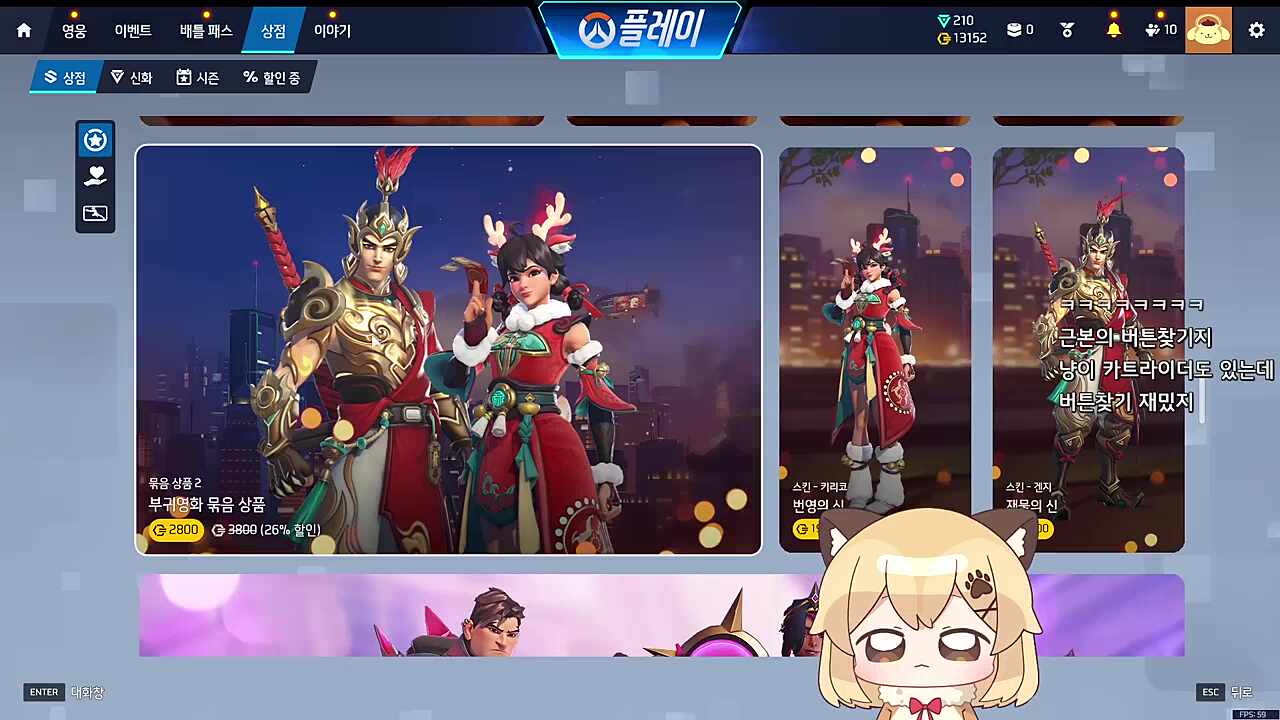
Task: Click the notification bell icon
Action: tap(1113, 29)
